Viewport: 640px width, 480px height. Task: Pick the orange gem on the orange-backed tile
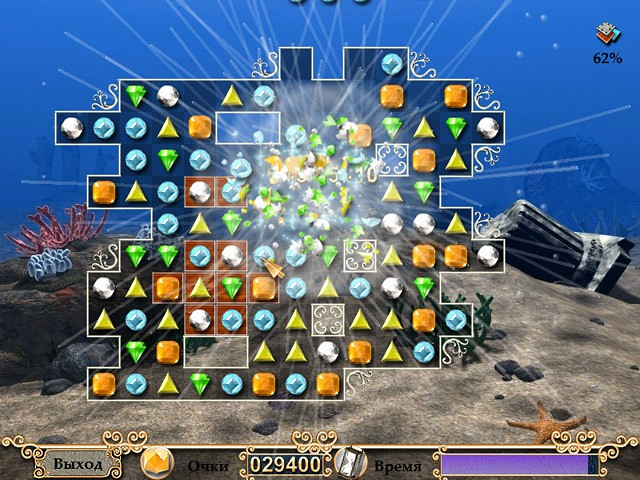[167, 288]
